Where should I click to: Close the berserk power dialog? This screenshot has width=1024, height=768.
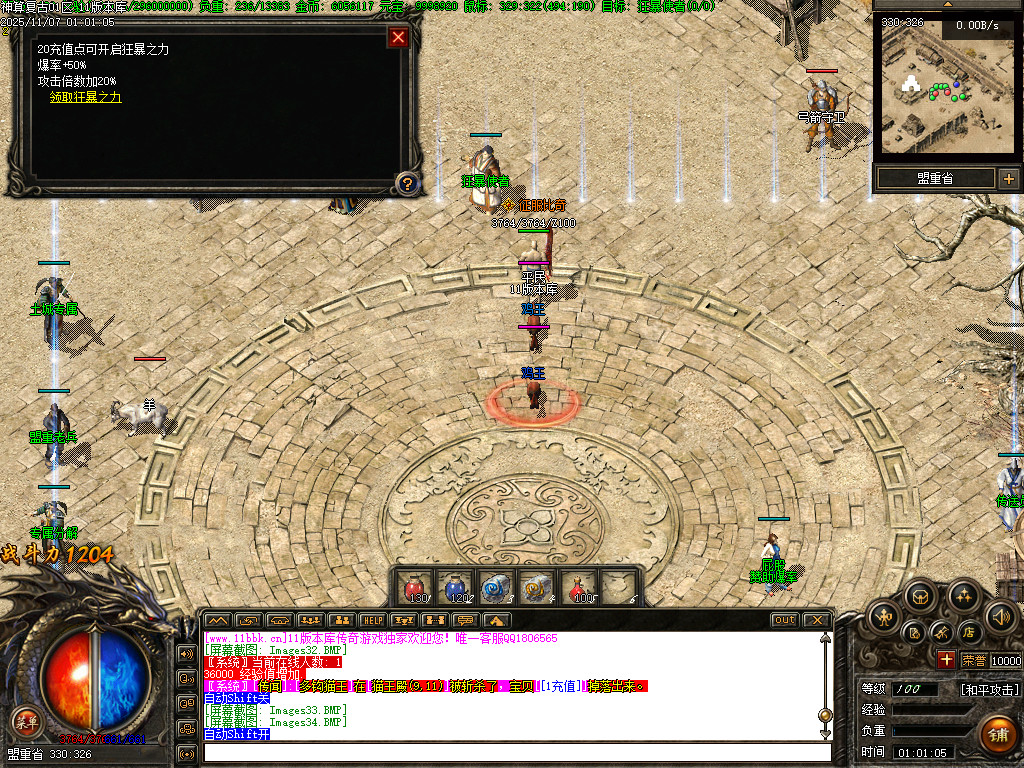(398, 38)
